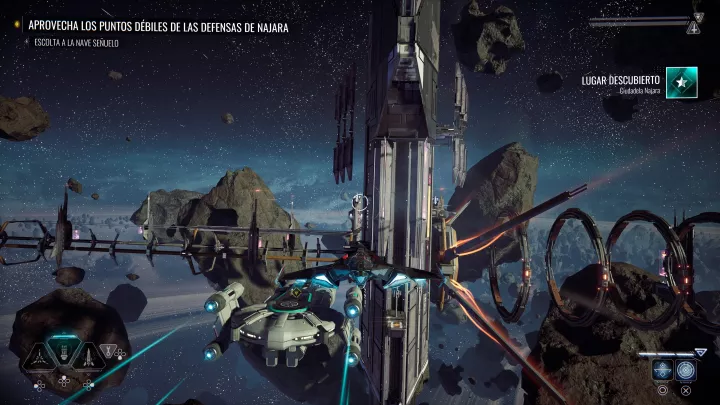The height and width of the screenshot is (405, 720).
Task: Activate the concentric-circle shield ability
Action: tap(684, 368)
